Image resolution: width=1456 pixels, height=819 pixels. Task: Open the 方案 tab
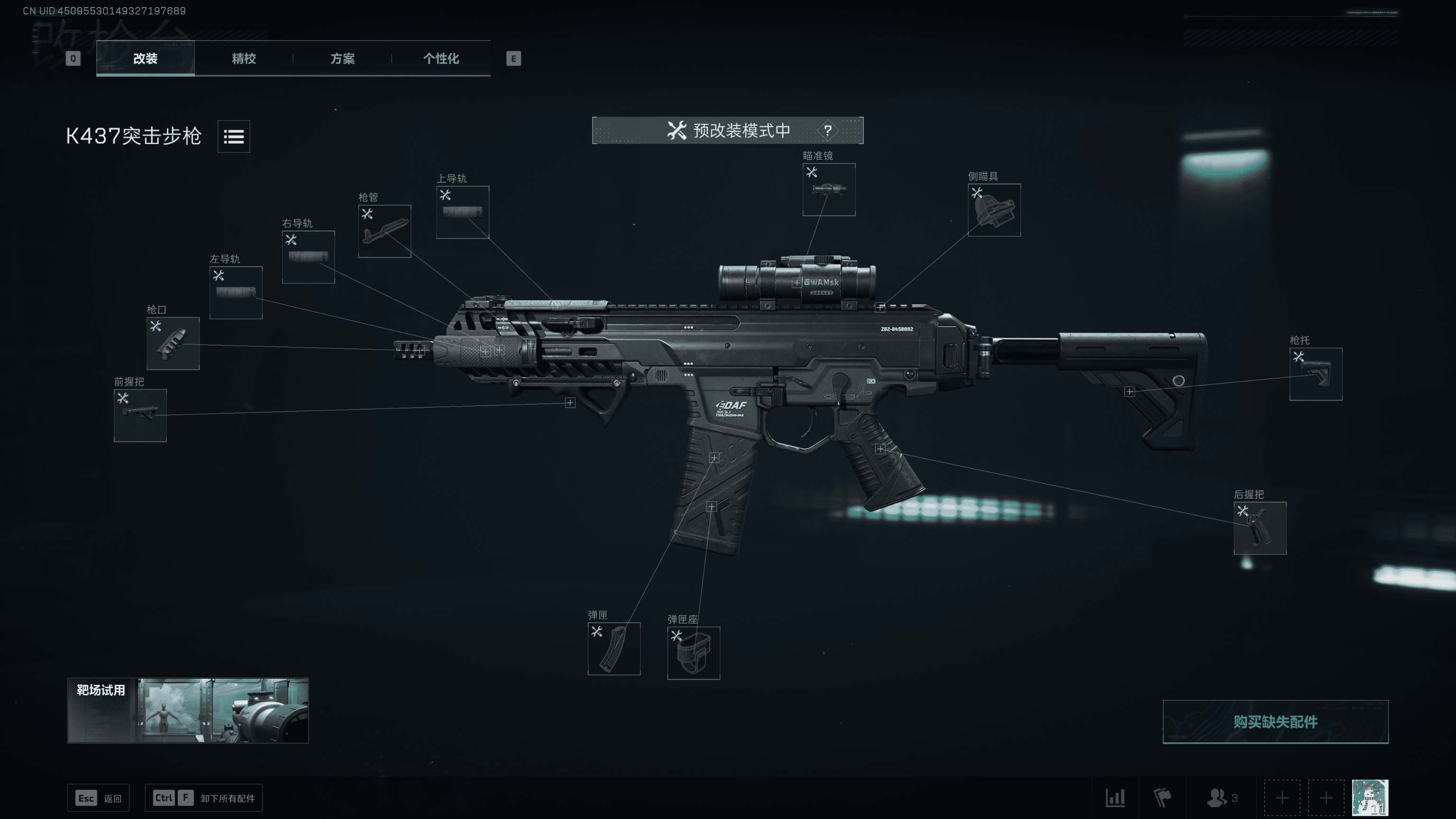click(x=342, y=58)
